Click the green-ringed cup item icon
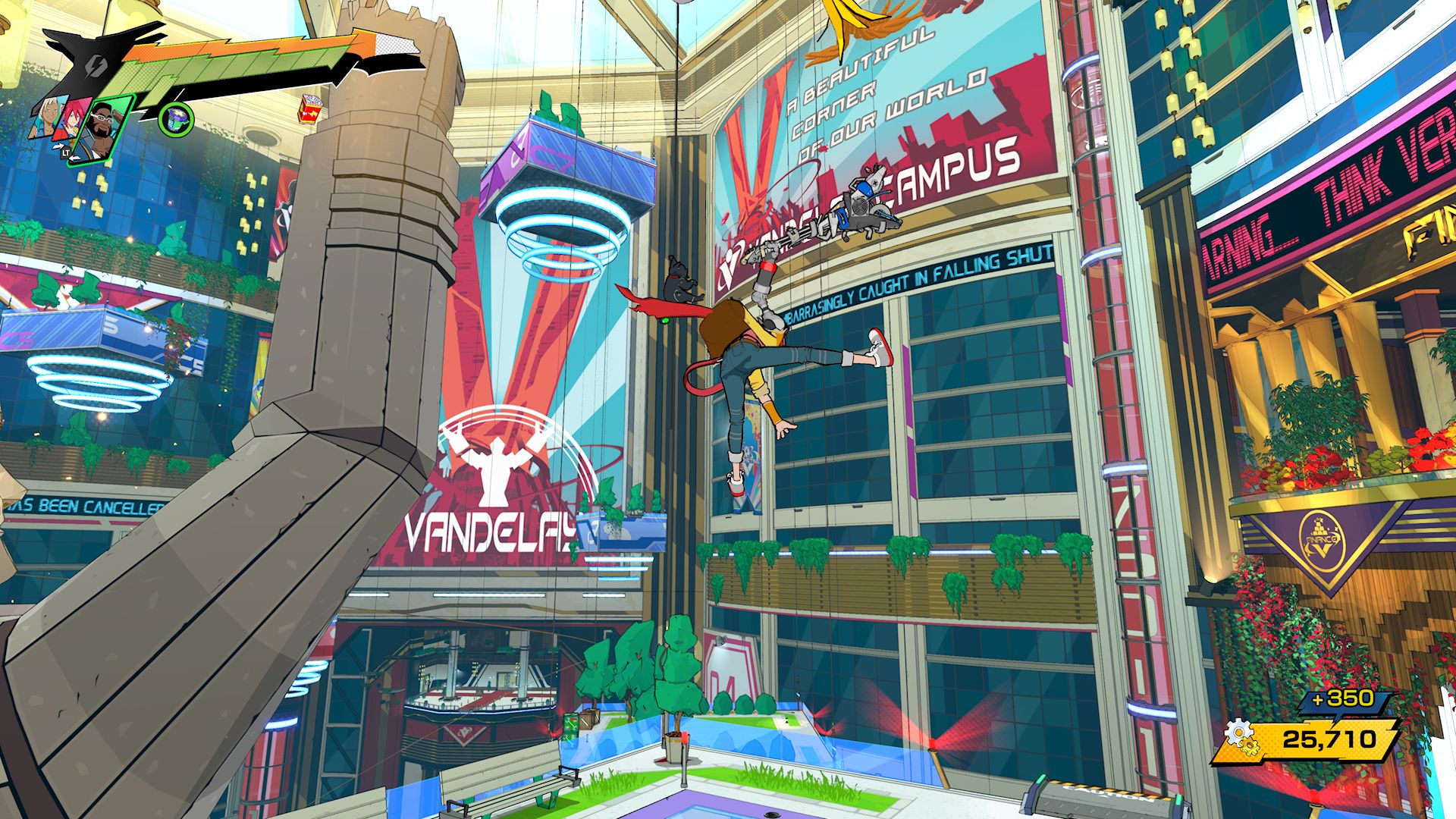Image resolution: width=1456 pixels, height=819 pixels. click(176, 118)
